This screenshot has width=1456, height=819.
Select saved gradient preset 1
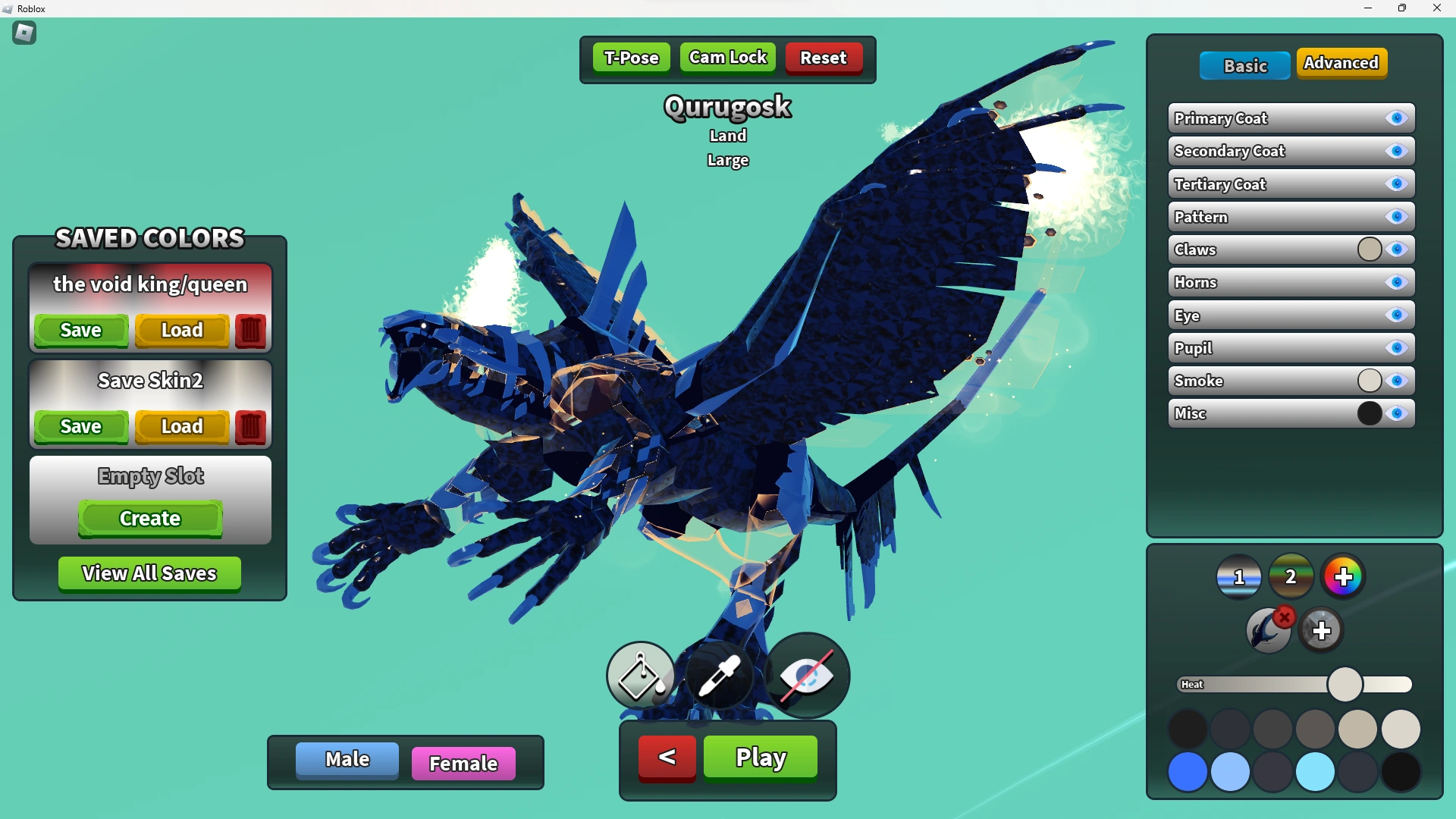[x=1238, y=576]
